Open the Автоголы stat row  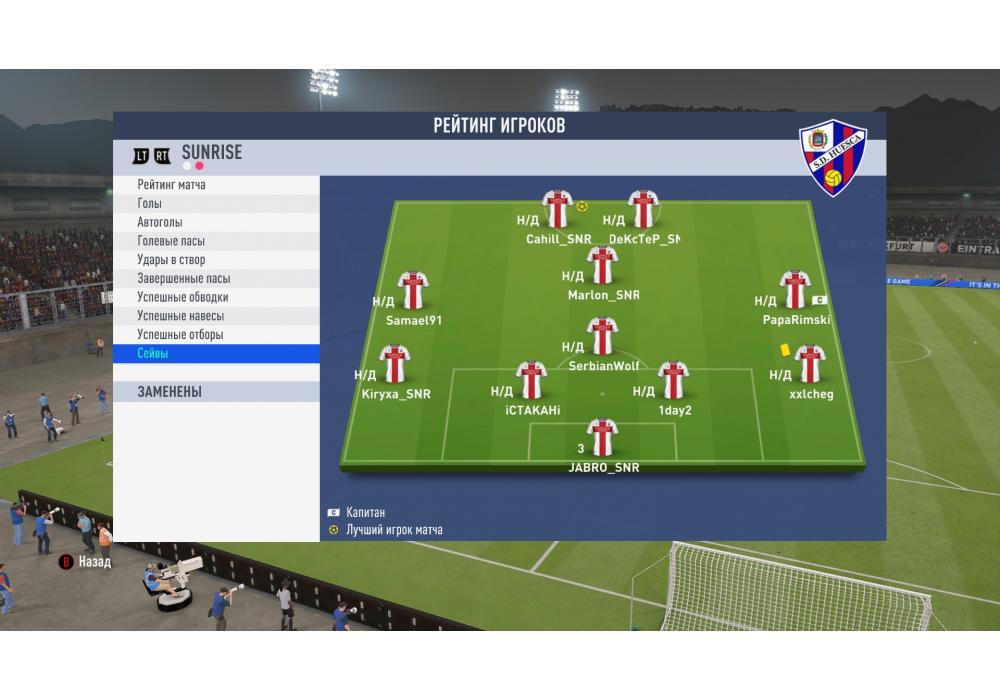coord(216,222)
